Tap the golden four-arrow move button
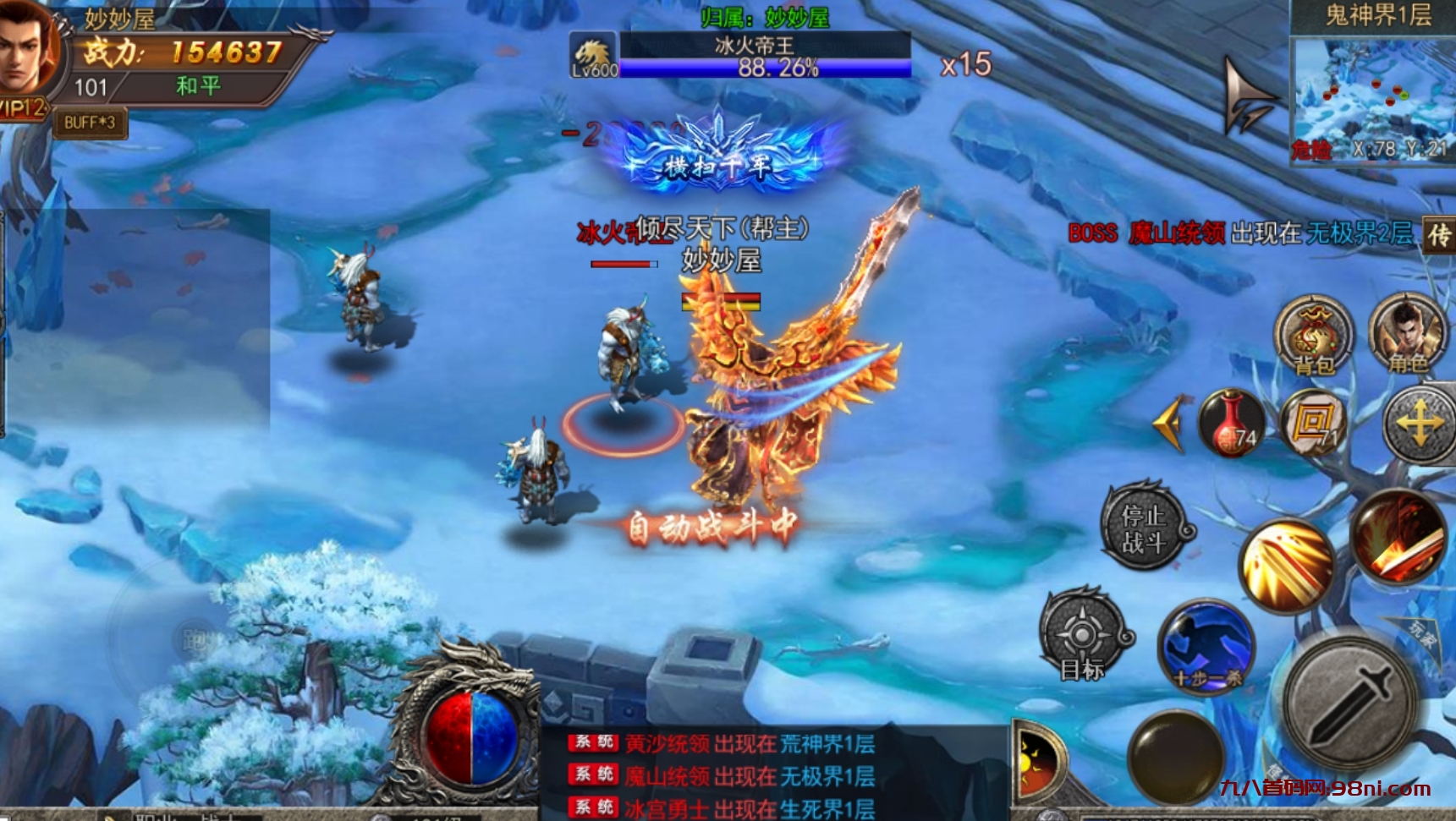Screen dimensions: 1456x821 1419,424
